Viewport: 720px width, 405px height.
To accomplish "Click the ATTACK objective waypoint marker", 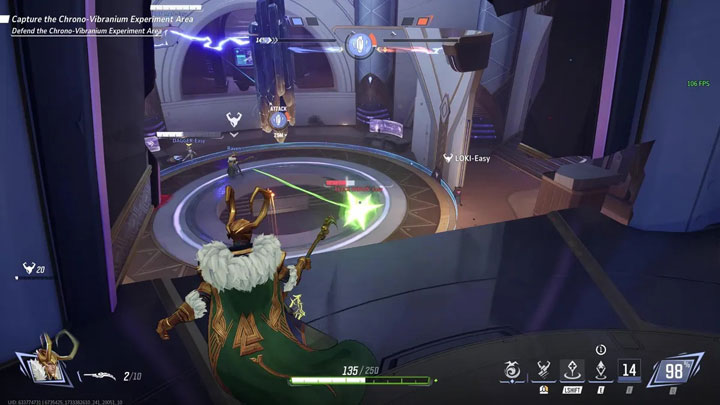I will 279,120.
